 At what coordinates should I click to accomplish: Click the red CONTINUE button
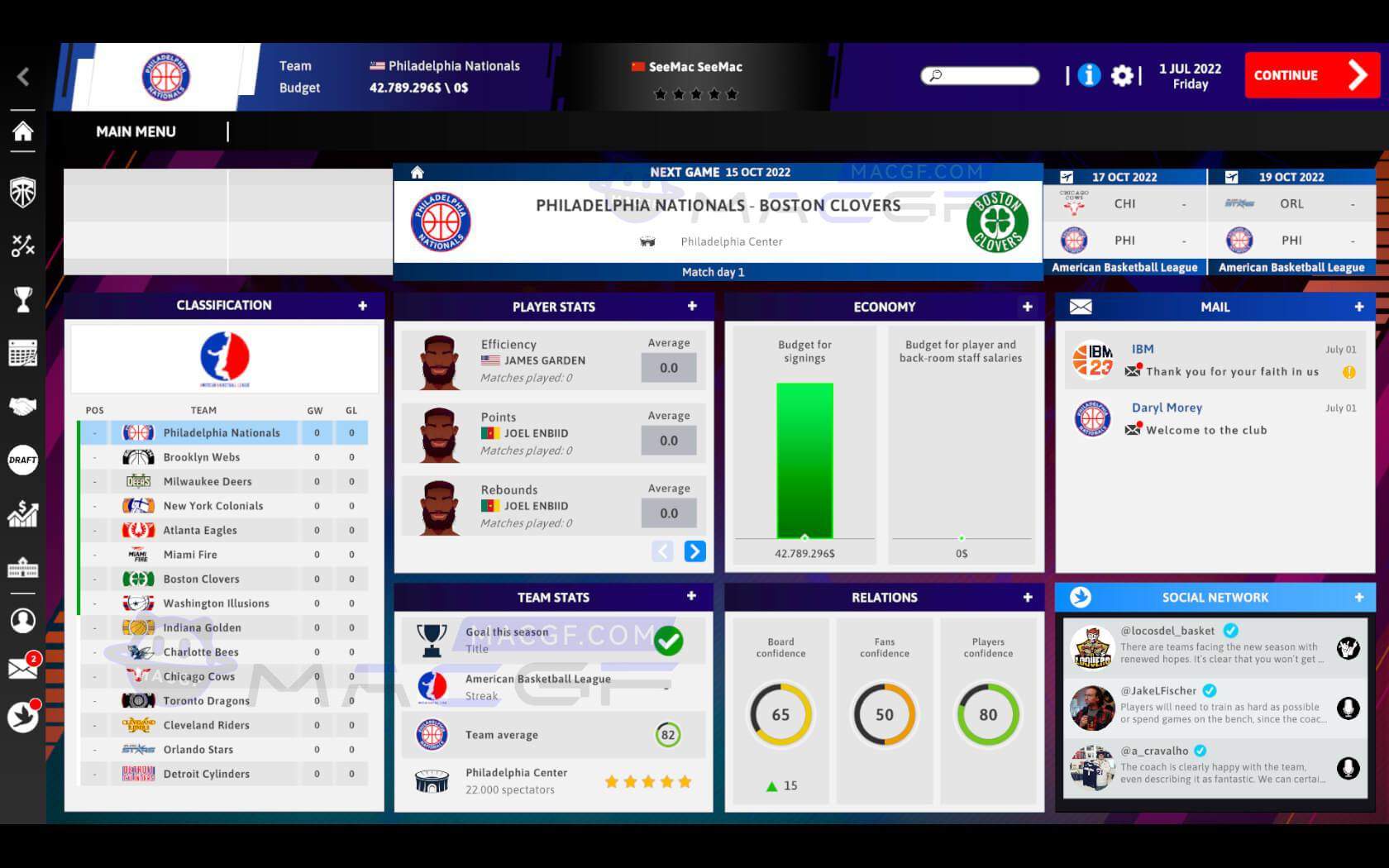point(1310,75)
